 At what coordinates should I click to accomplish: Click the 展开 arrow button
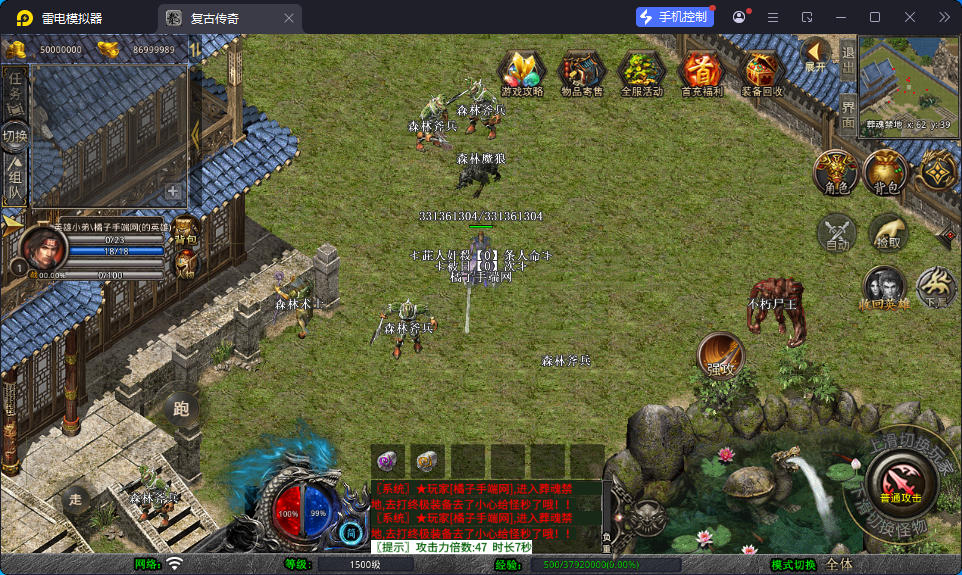(815, 54)
